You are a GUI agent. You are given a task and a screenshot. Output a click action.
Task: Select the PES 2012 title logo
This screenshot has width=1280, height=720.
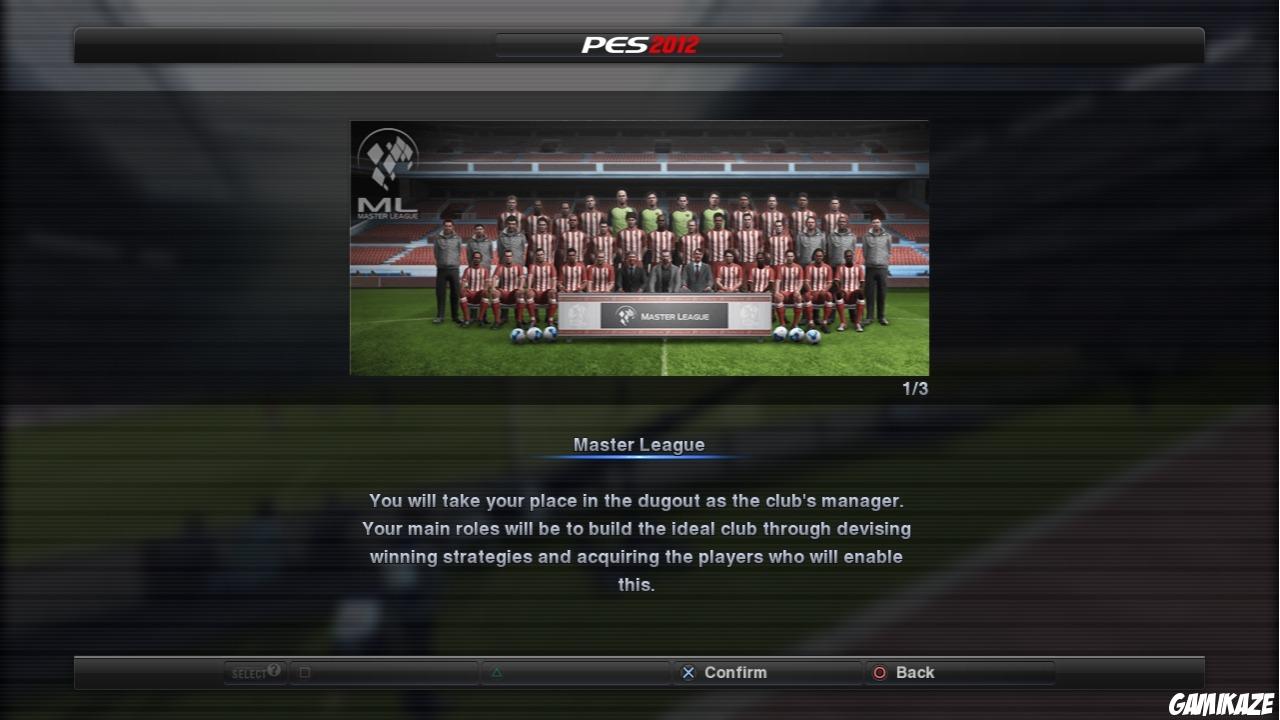(x=639, y=43)
